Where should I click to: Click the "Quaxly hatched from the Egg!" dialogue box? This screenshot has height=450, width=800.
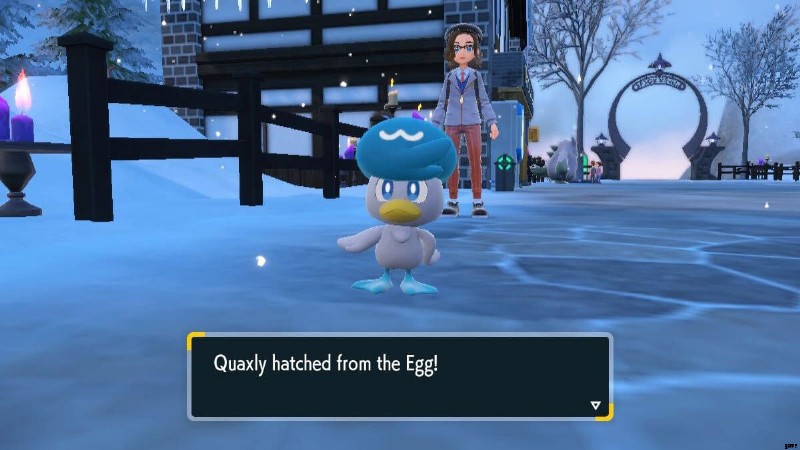pos(400,376)
